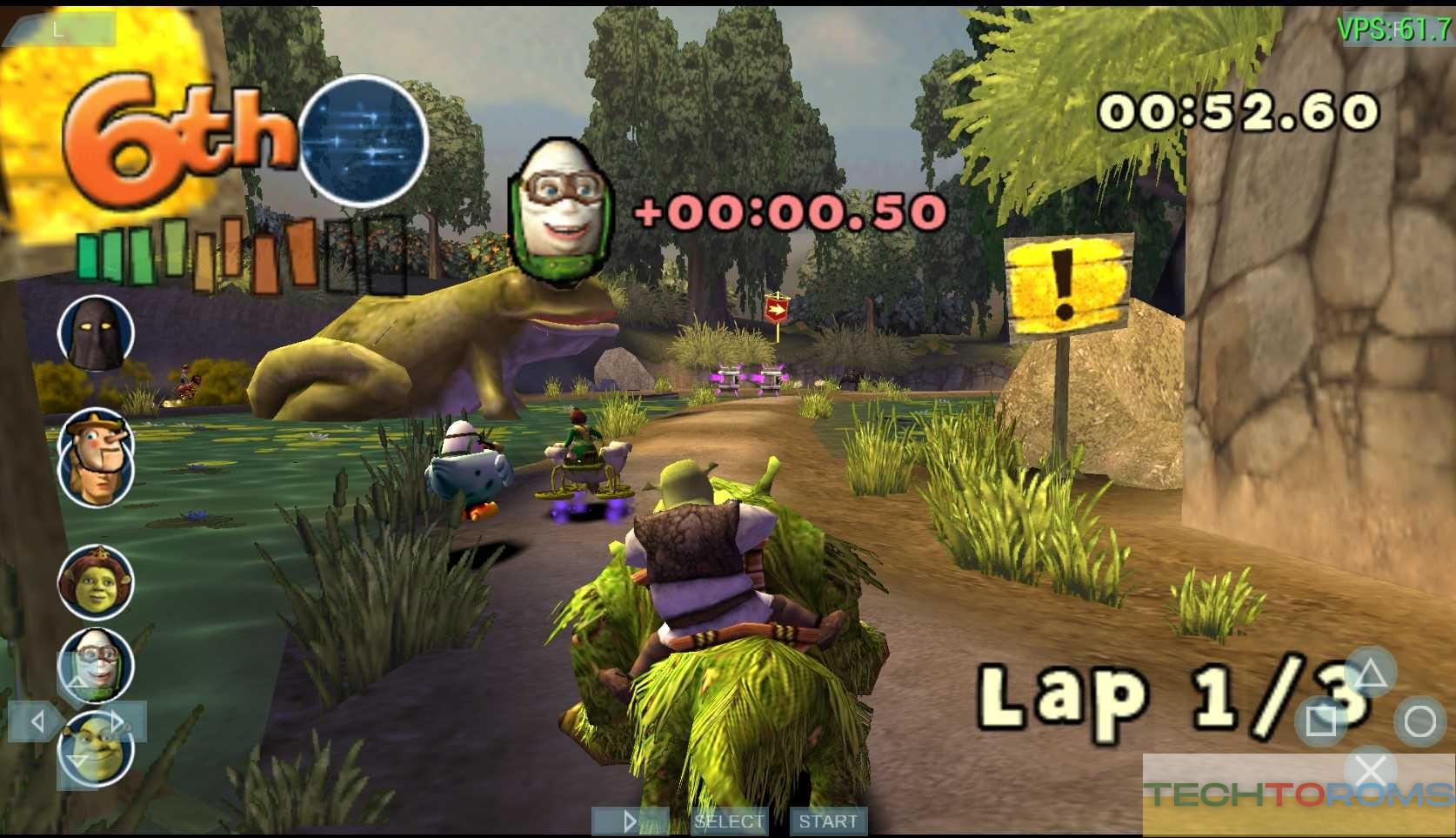
Task: Select the Fiona racer portrait
Action: click(x=96, y=580)
